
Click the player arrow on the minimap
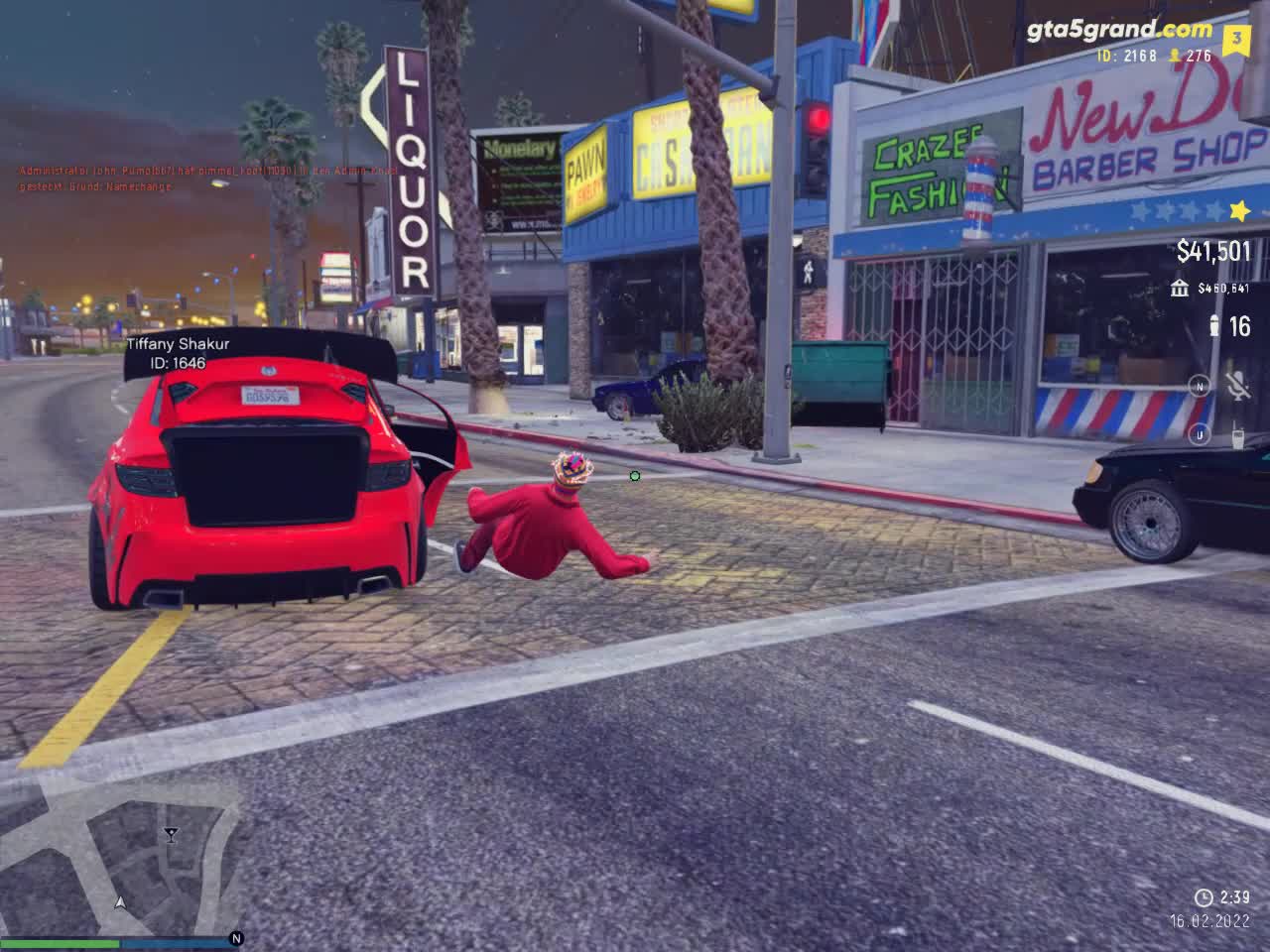click(x=120, y=903)
